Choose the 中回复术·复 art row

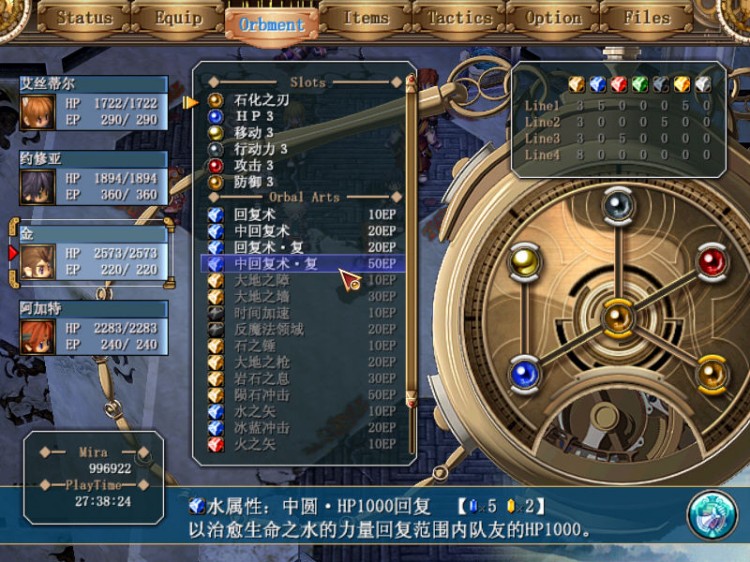300,264
